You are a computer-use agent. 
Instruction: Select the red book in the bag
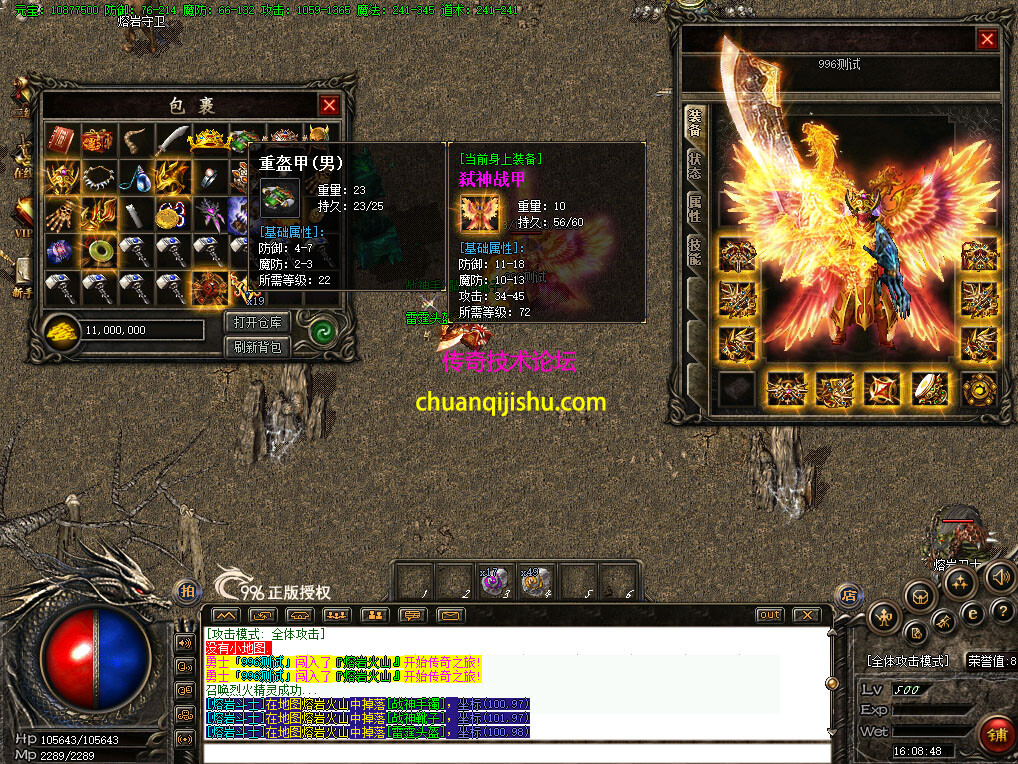[x=62, y=139]
